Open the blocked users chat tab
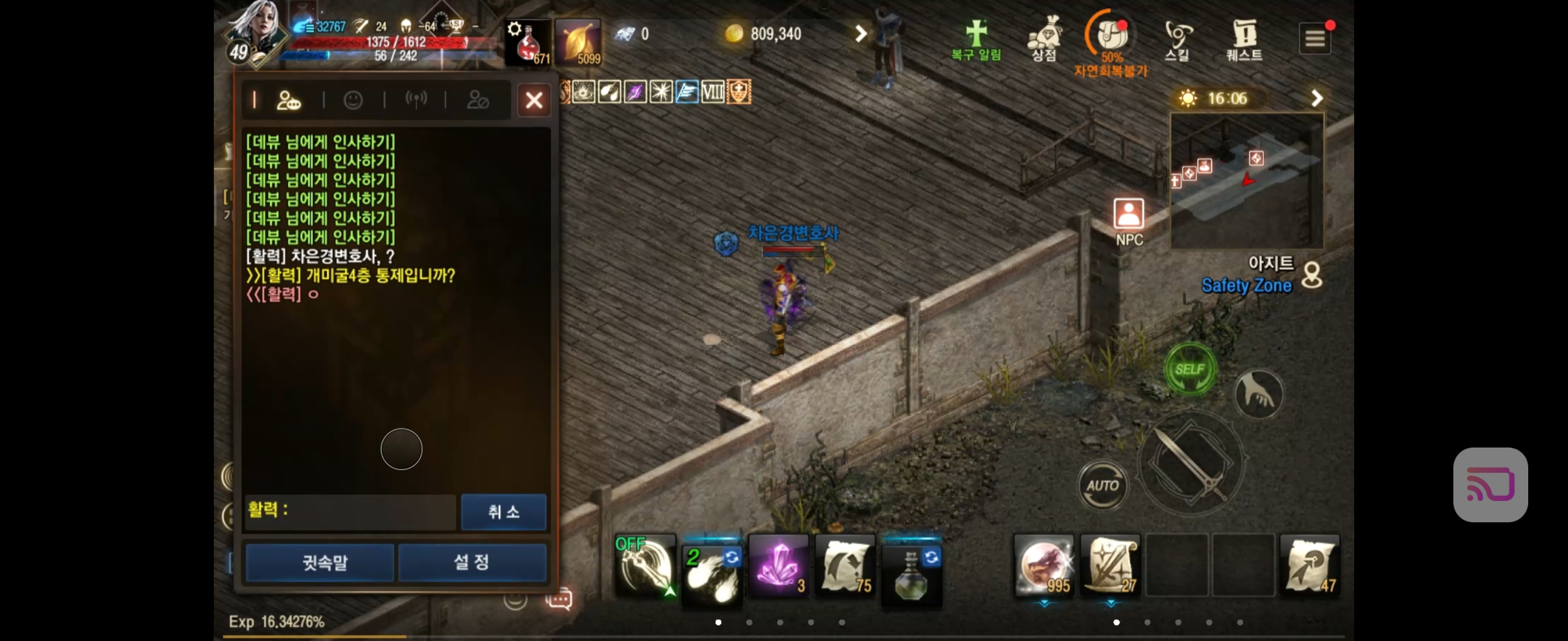This screenshot has height=641, width=1568. 480,100
